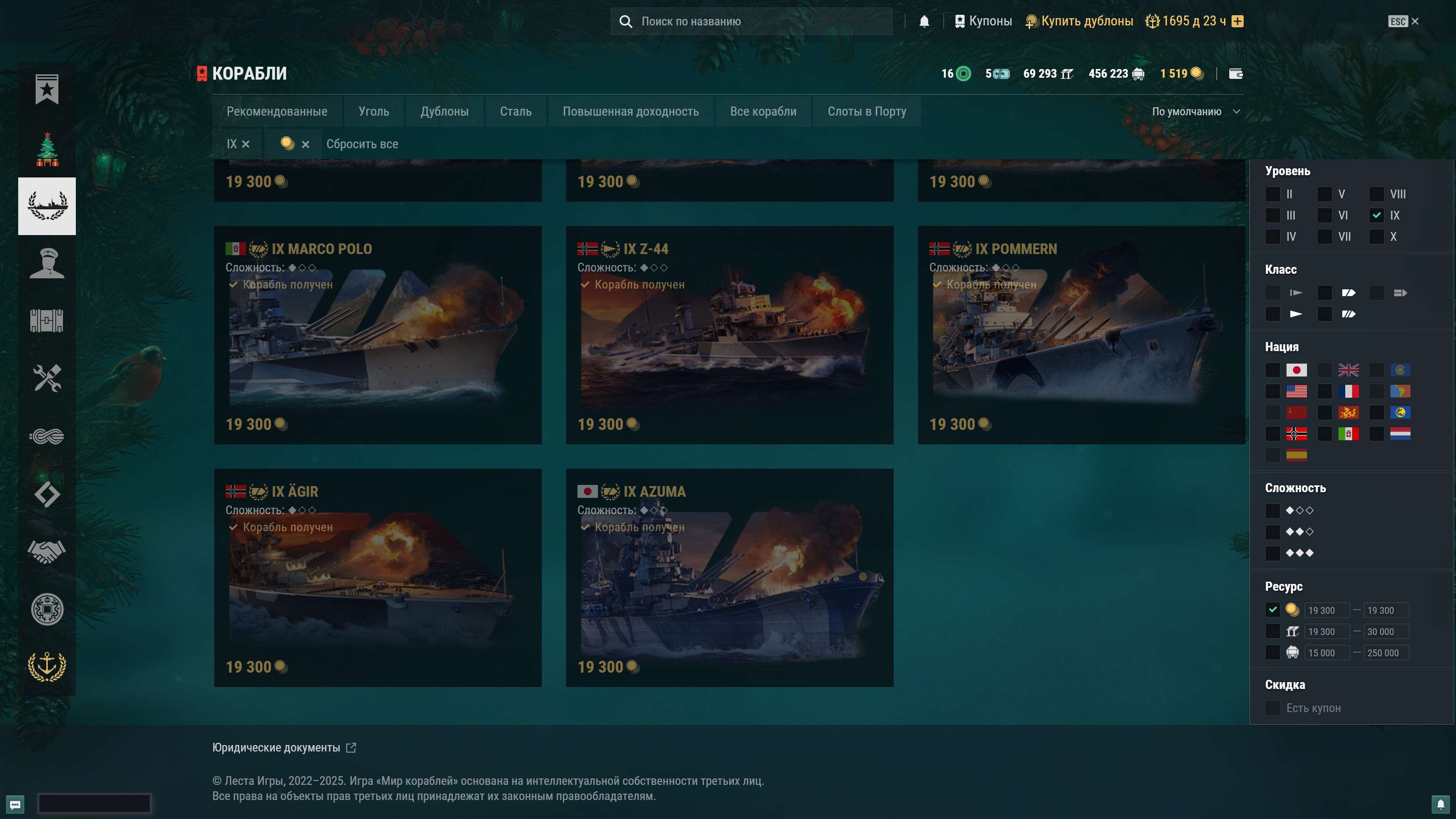Enable the 'Есть купон' discount checkbox
This screenshot has width=1456, height=819.
(x=1273, y=708)
